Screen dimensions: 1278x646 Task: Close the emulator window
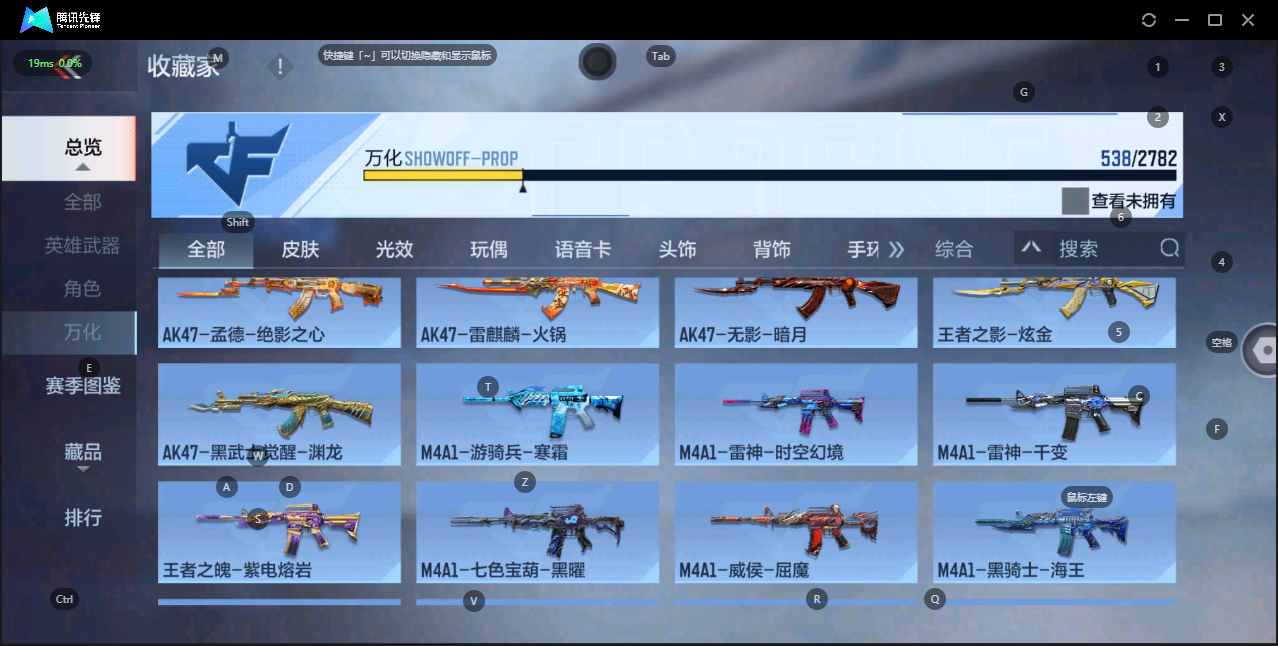pos(1248,20)
